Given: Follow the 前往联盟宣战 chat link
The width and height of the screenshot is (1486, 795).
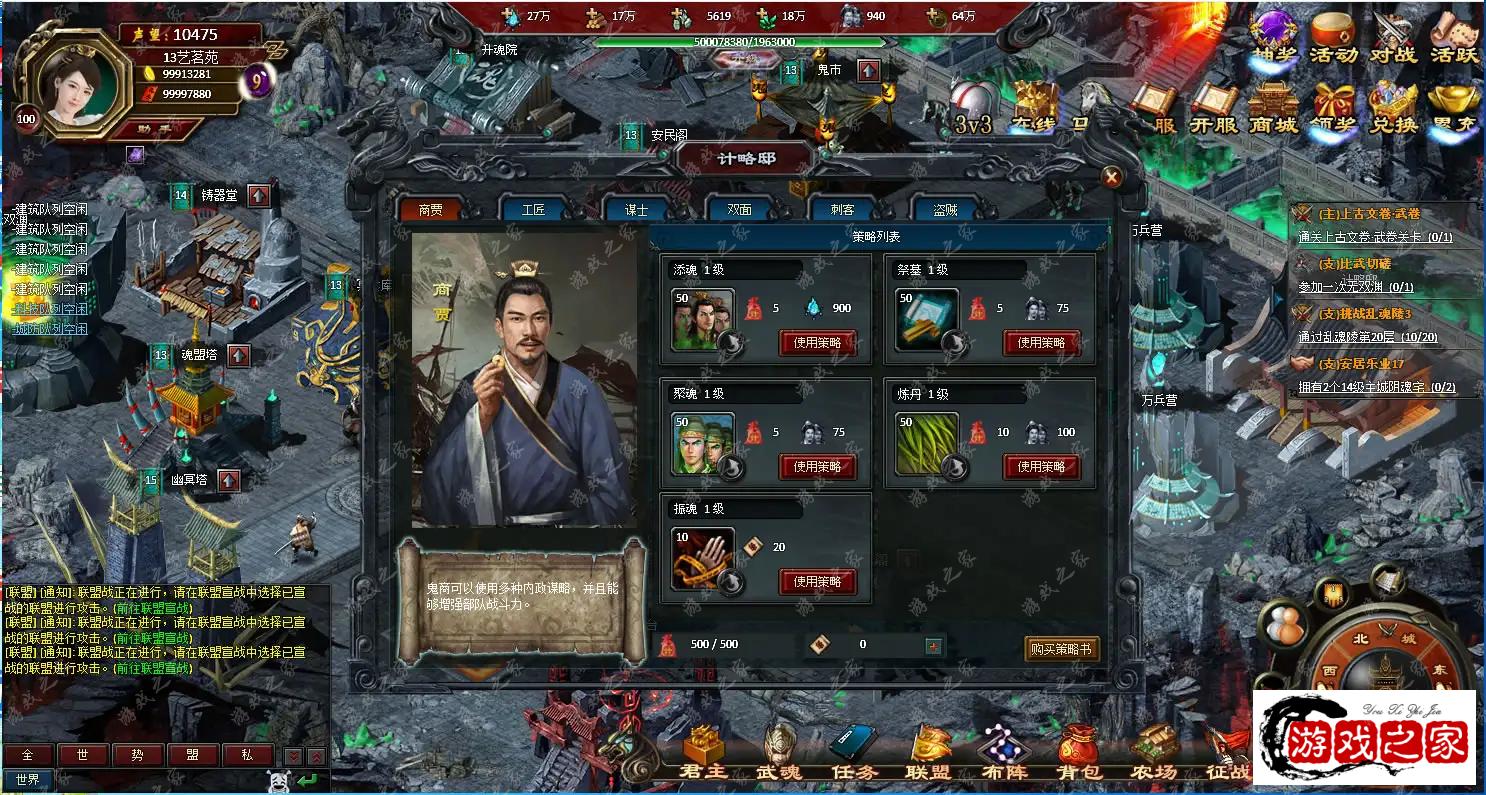Looking at the screenshot, I should click(x=151, y=608).
